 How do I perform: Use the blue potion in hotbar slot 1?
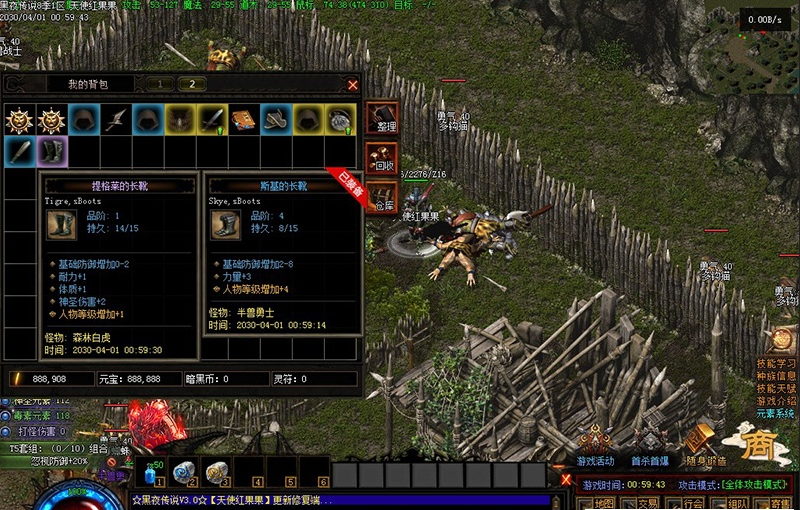pos(153,473)
